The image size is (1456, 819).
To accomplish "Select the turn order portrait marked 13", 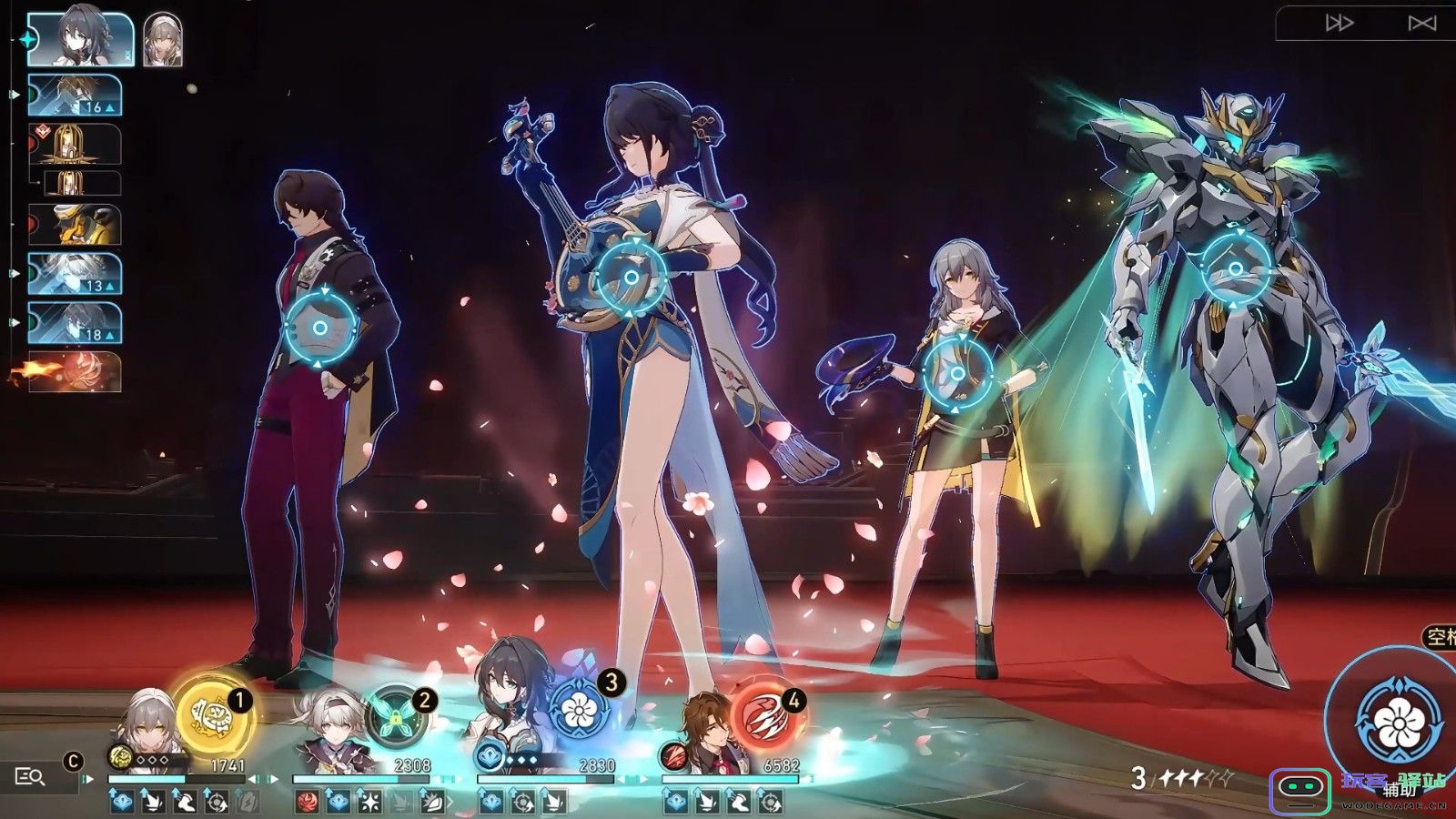I will [x=75, y=274].
